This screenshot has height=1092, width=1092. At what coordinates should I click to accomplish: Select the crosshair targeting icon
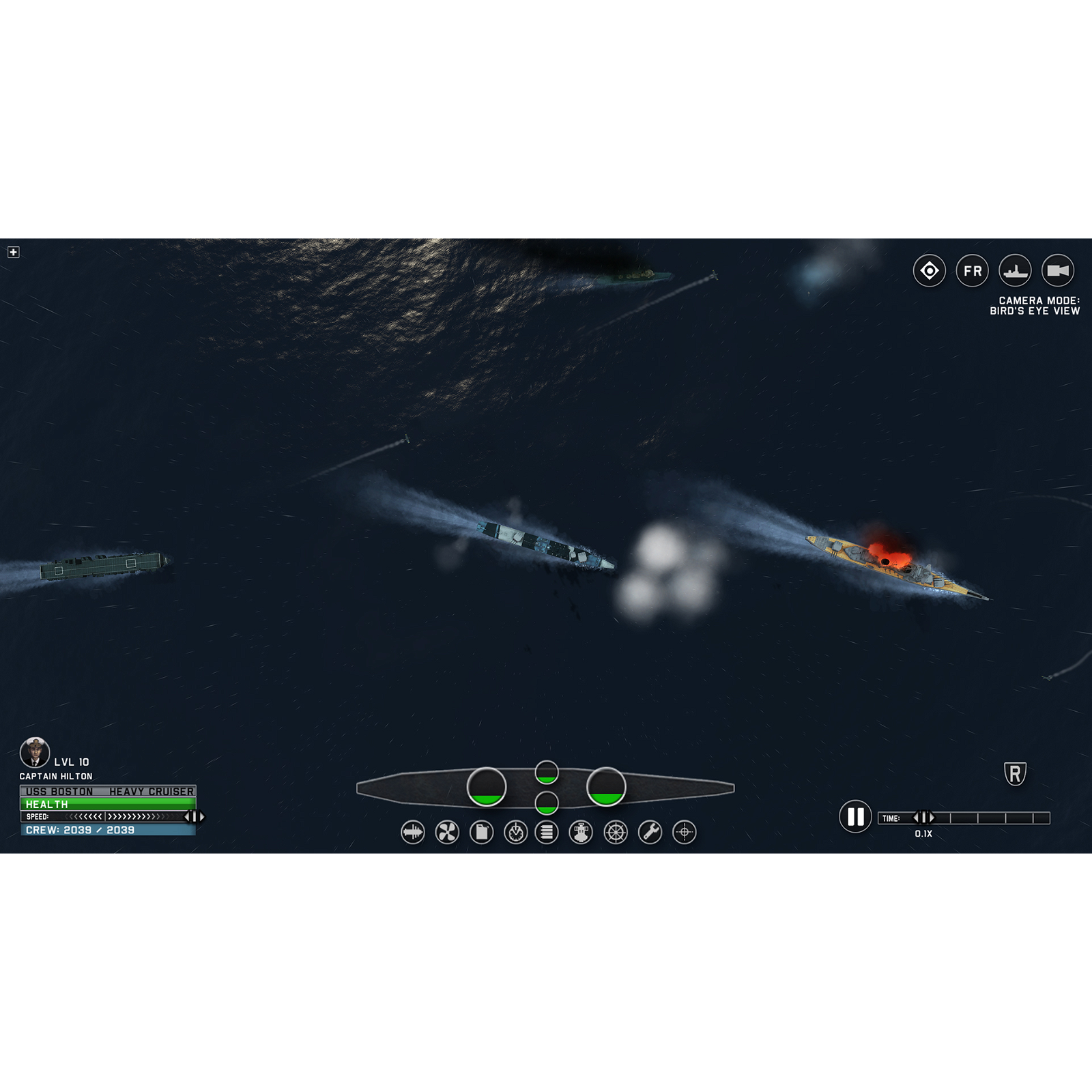point(683,832)
